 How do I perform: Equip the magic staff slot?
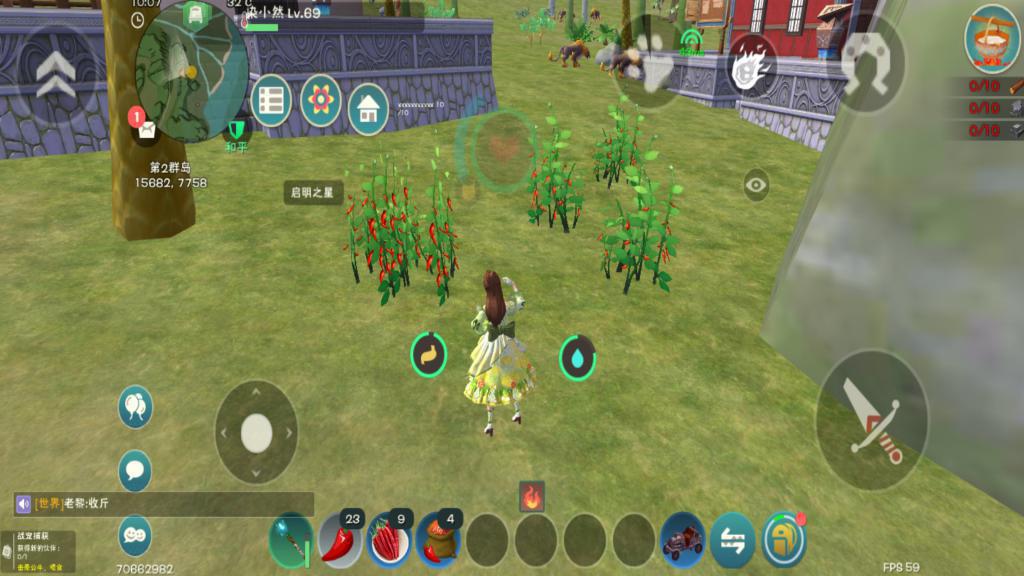[x=291, y=541]
